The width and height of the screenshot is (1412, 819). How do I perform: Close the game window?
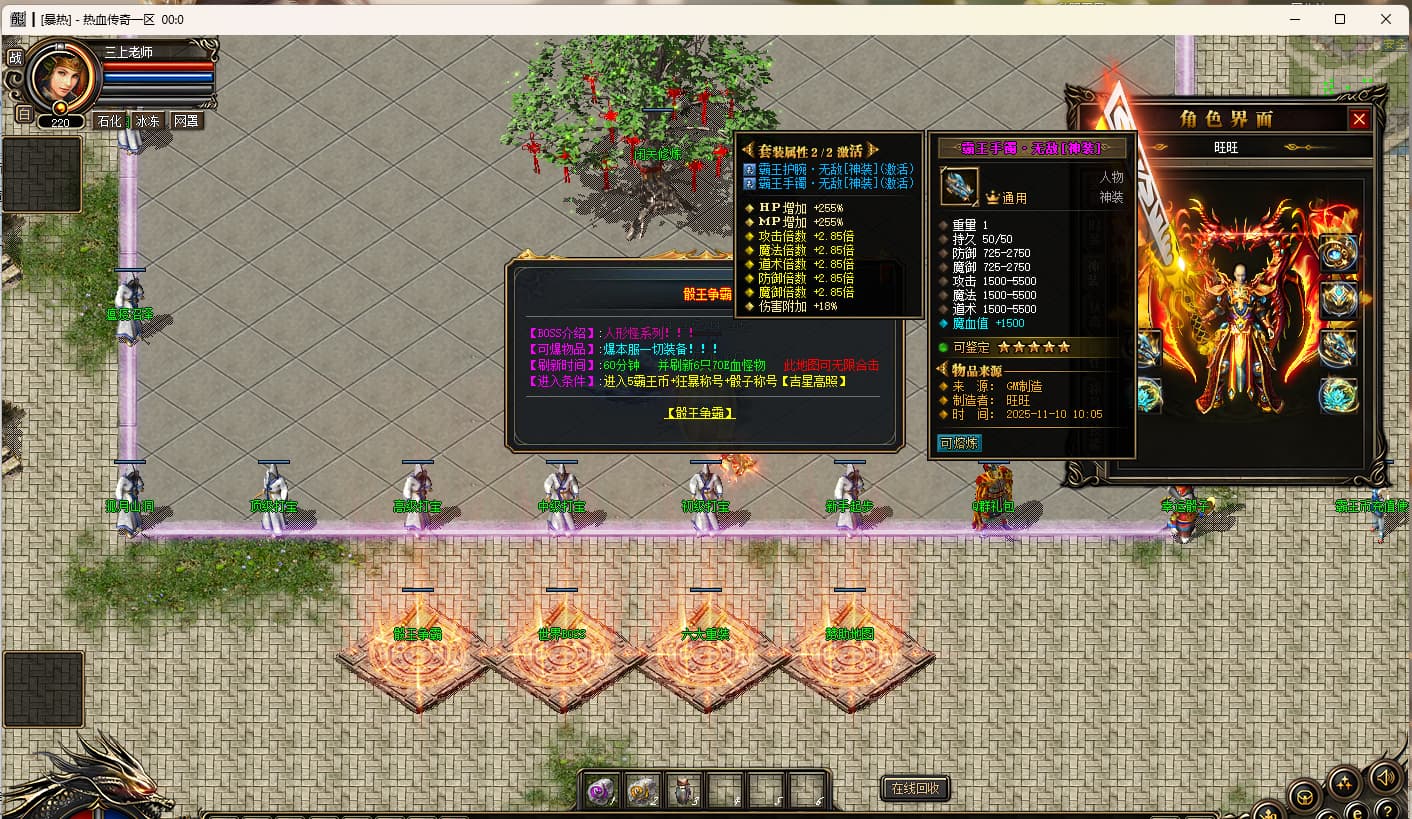pyautogui.click(x=1386, y=19)
